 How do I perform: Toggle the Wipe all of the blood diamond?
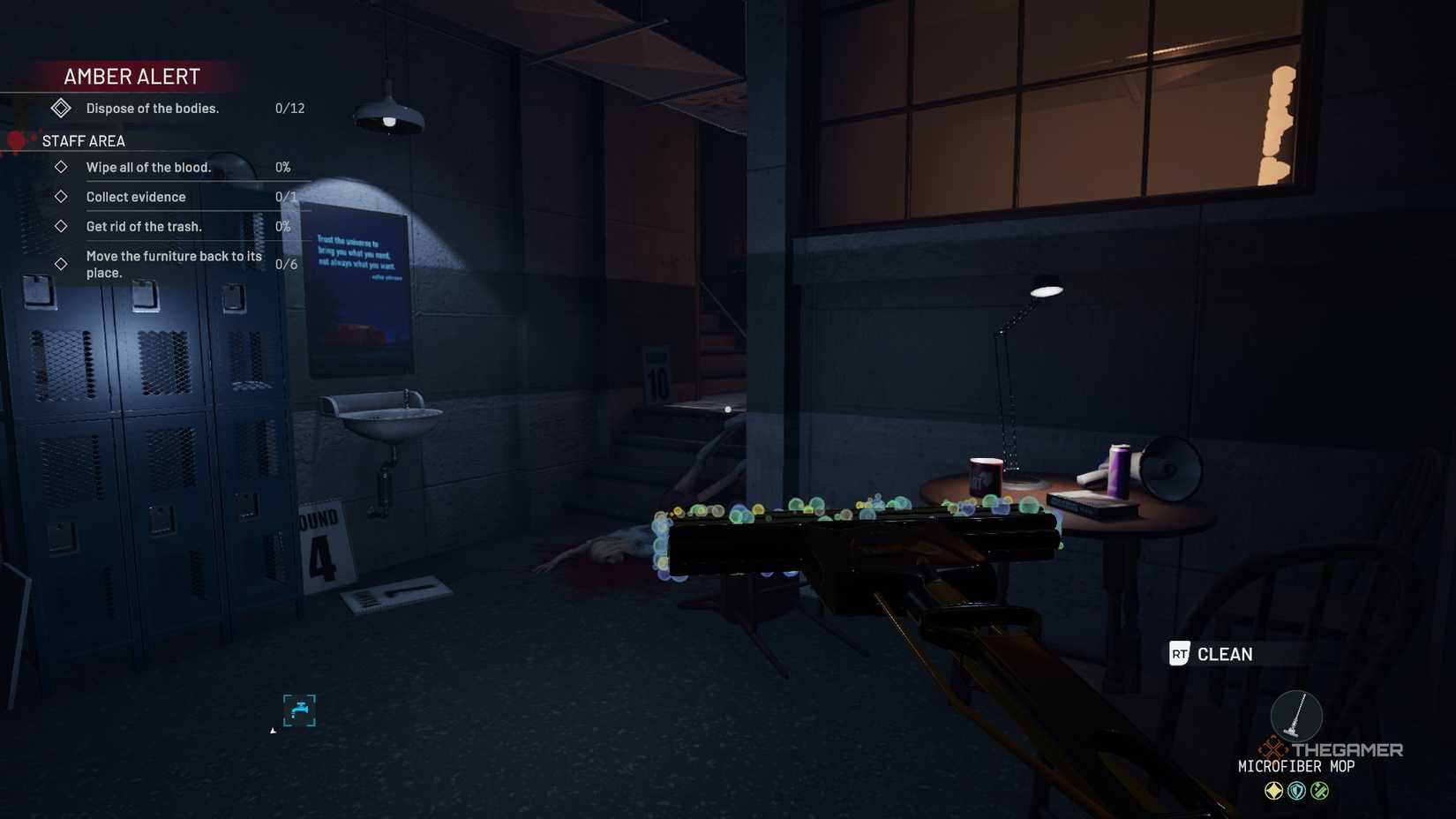61,167
